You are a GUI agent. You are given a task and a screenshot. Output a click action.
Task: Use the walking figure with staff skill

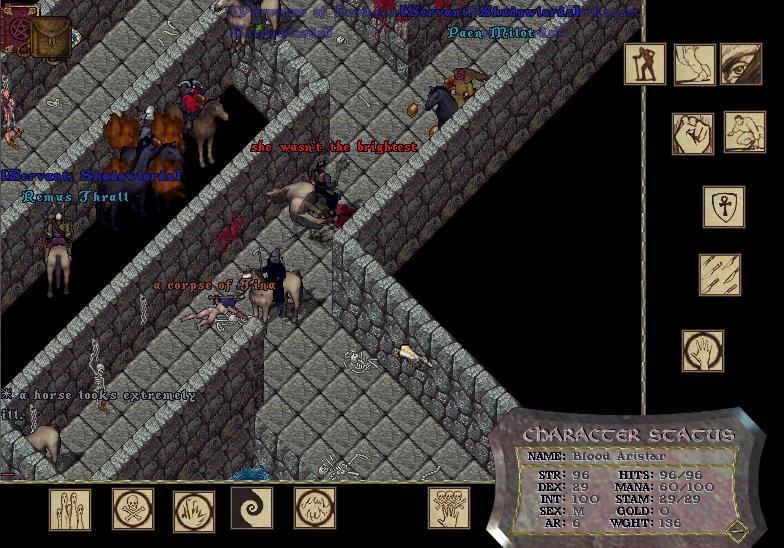pos(645,64)
